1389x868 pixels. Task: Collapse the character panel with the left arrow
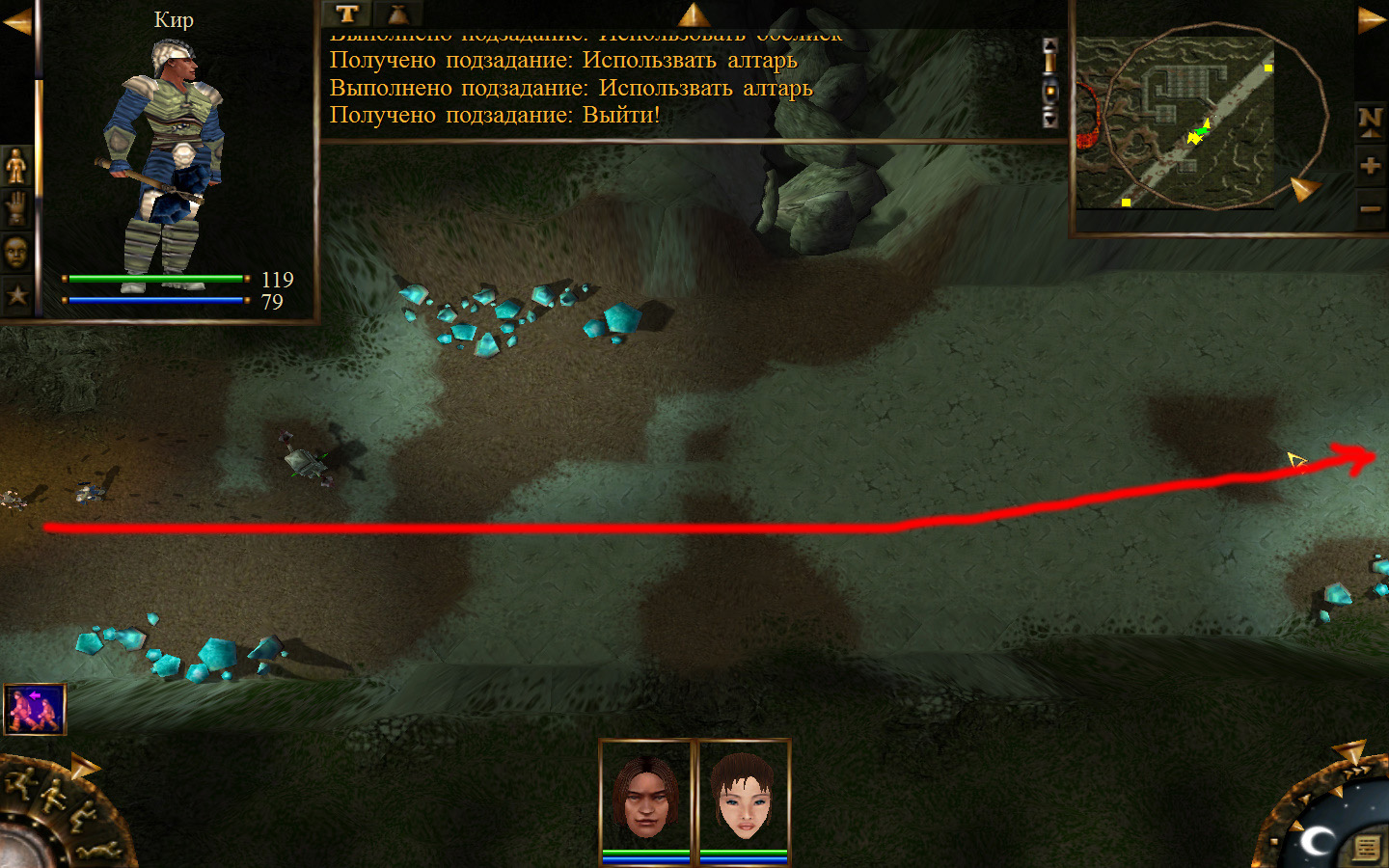point(16,21)
